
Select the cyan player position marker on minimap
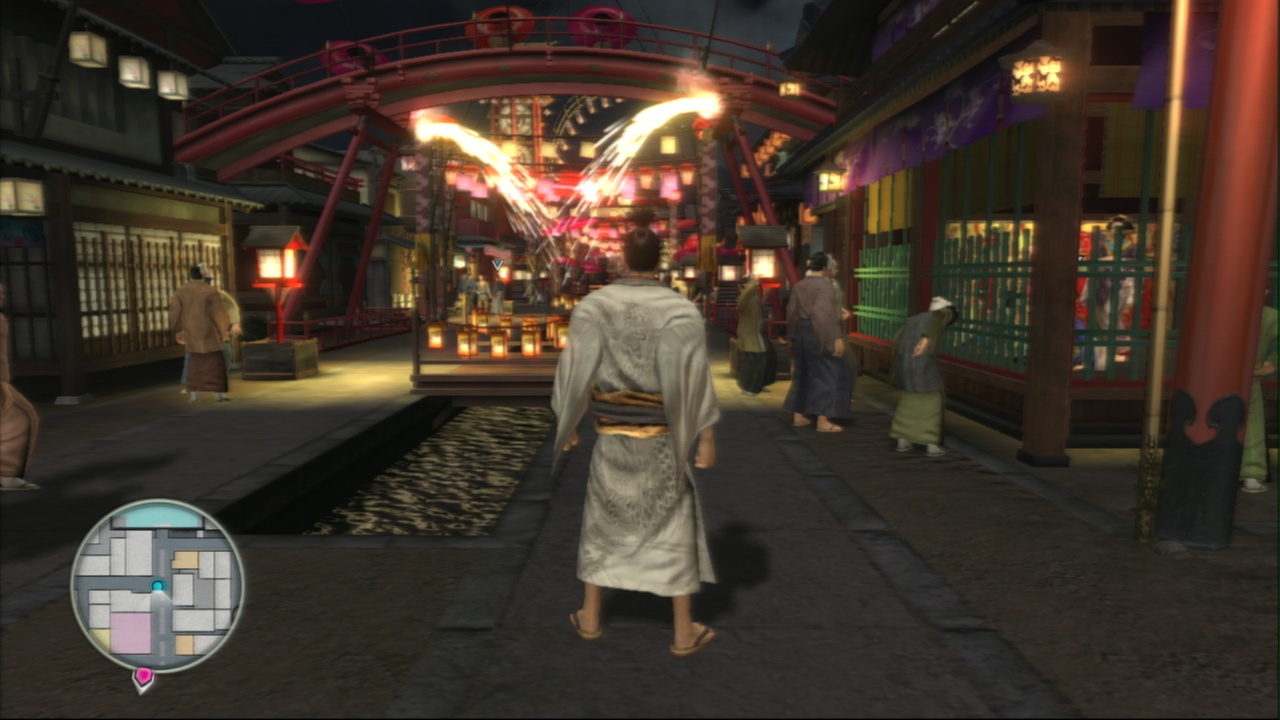click(157, 584)
